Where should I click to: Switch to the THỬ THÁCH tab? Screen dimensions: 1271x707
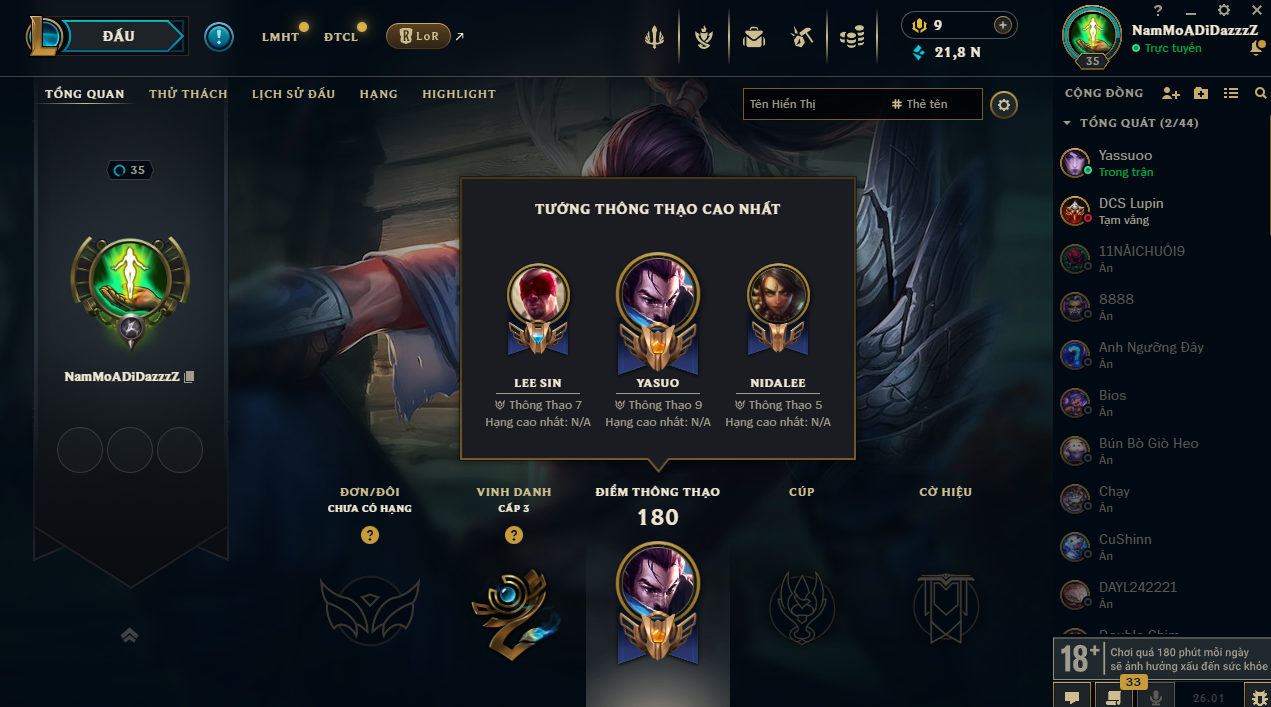coord(188,94)
